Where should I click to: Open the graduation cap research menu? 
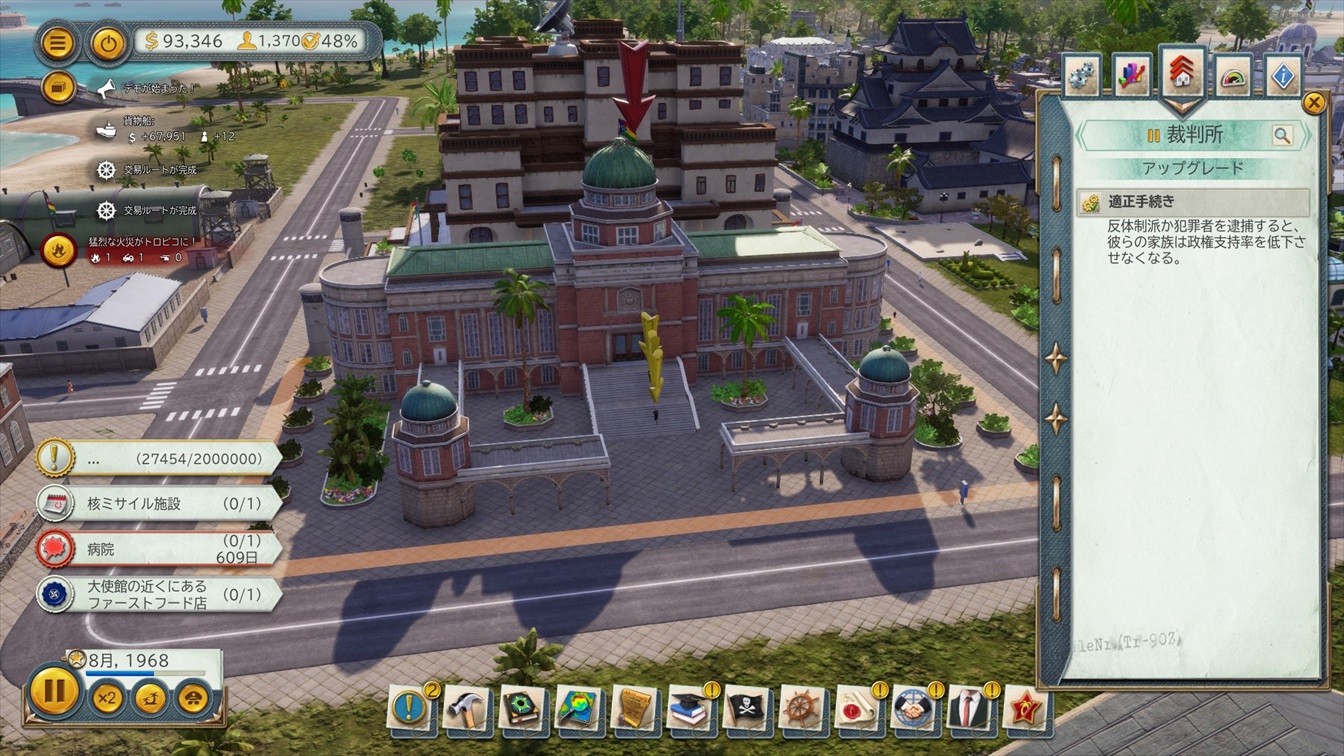pyautogui.click(x=690, y=708)
